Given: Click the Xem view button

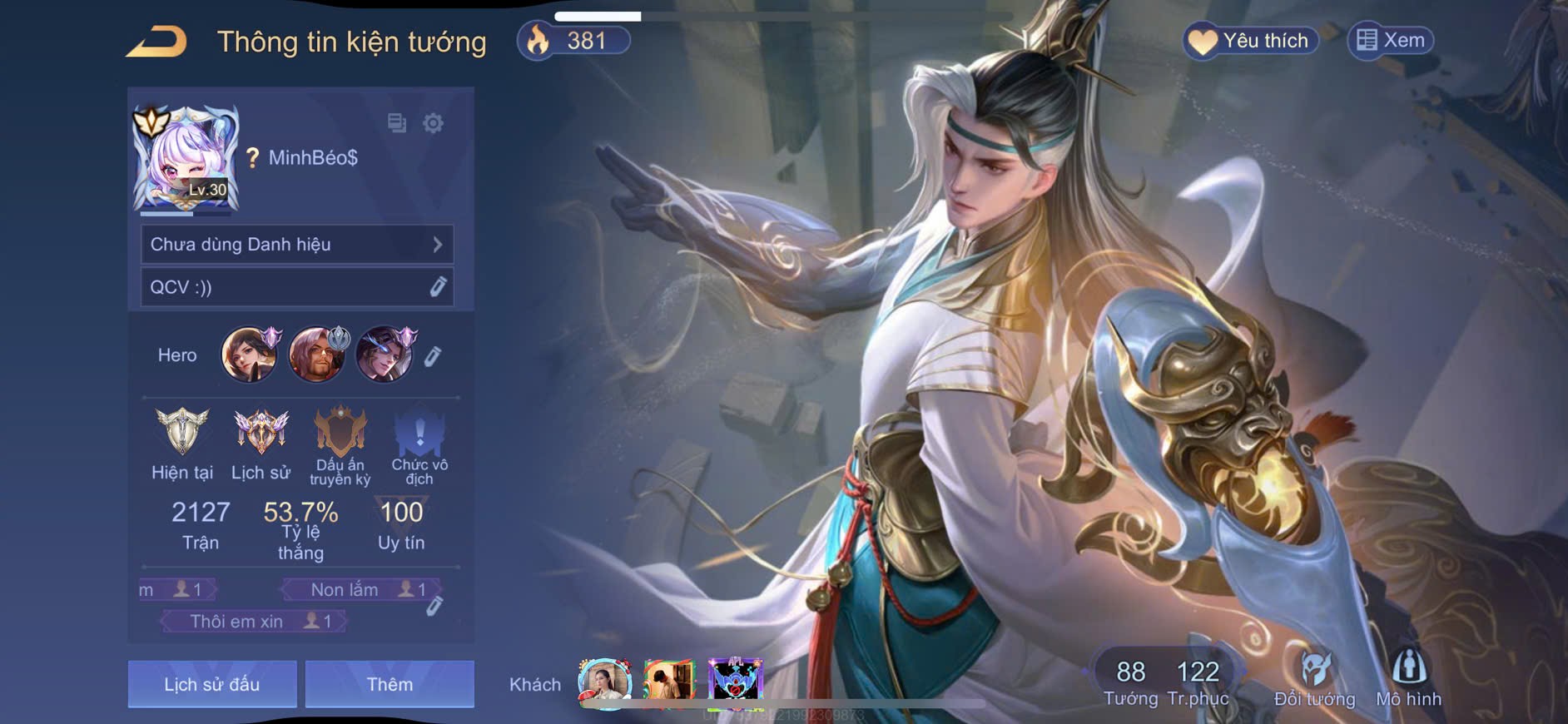Looking at the screenshot, I should click(1391, 41).
